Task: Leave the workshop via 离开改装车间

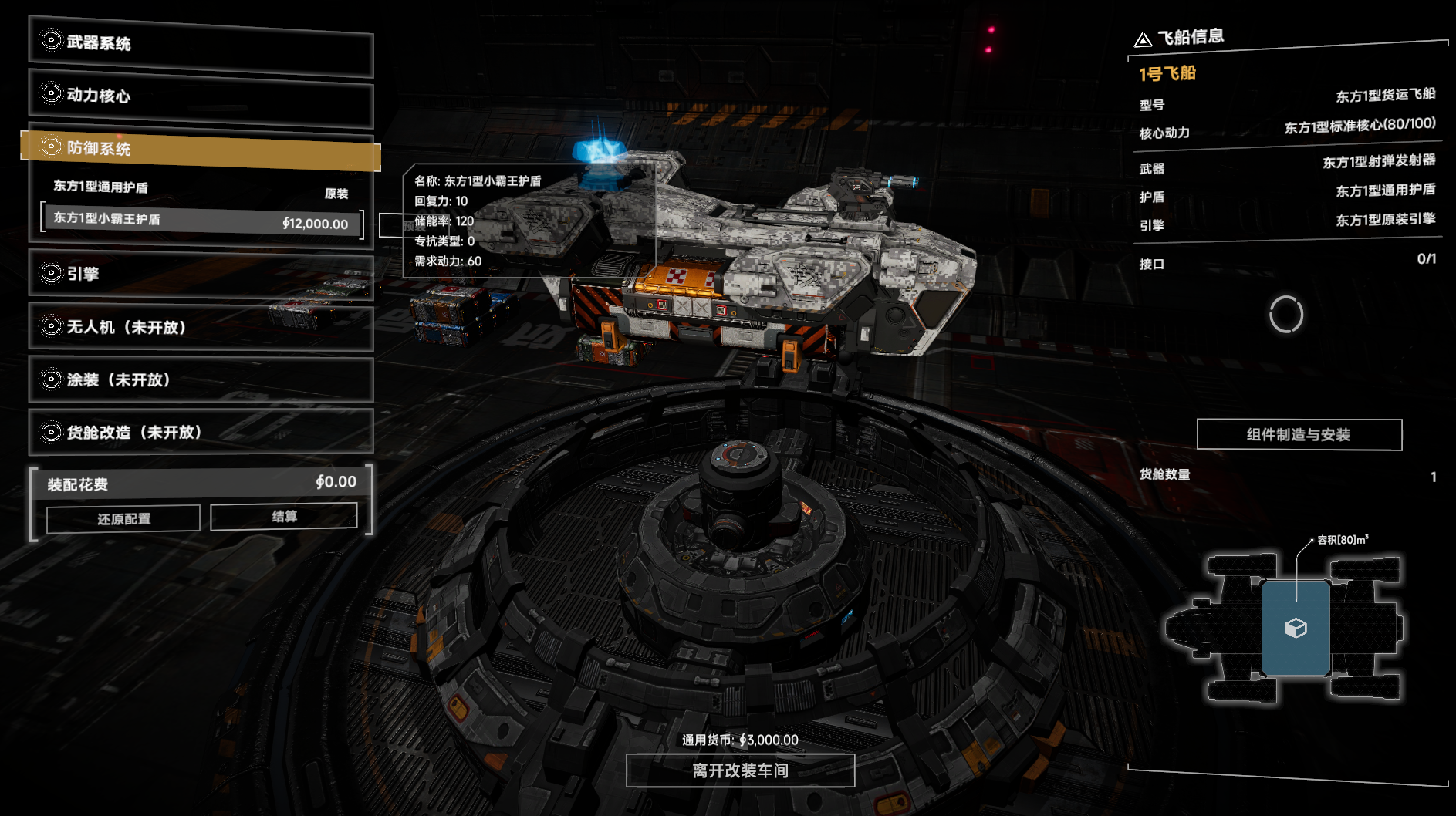Action: click(740, 770)
